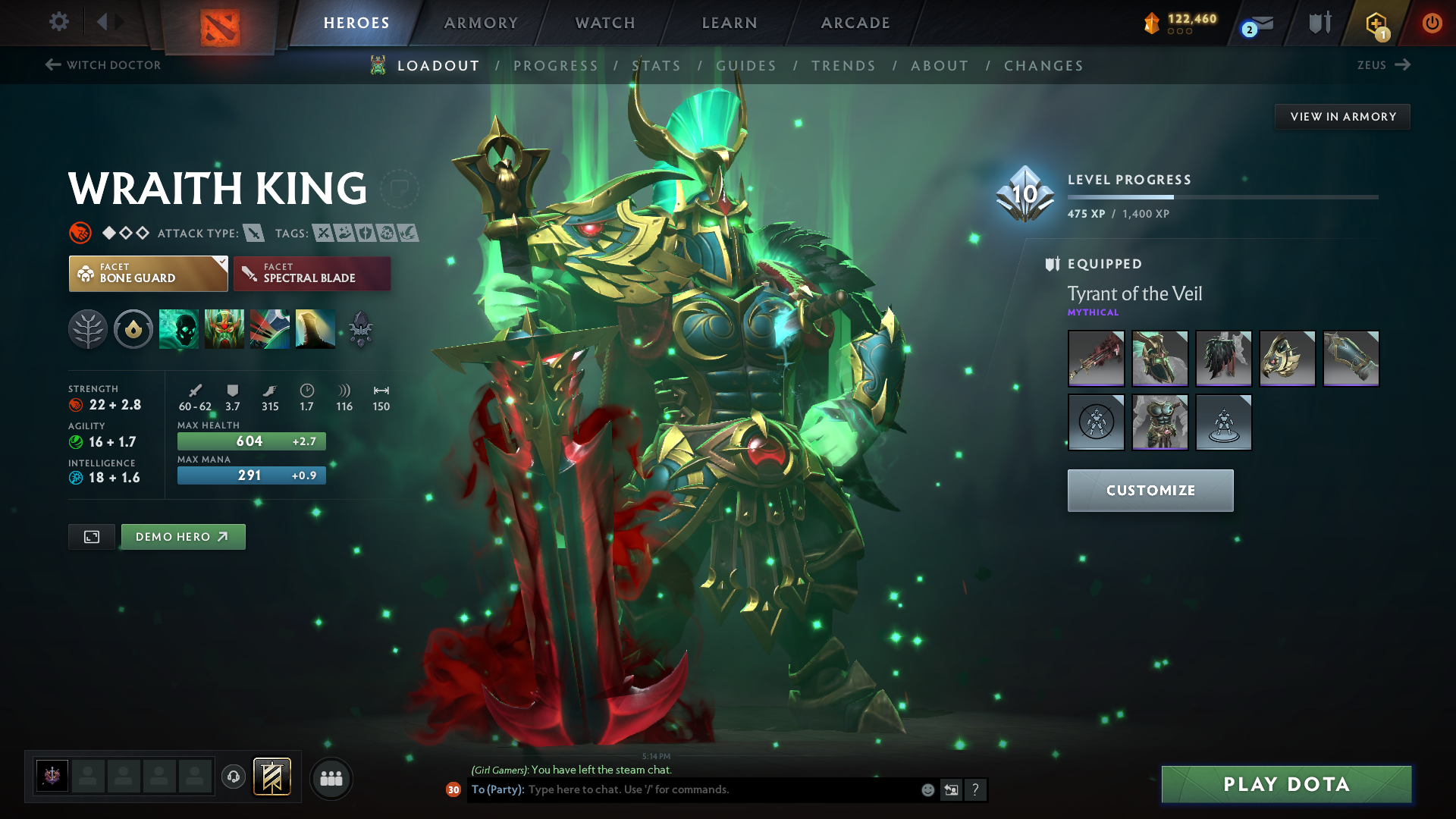Switch to the Spectral Blade facet
Image resolution: width=1456 pixels, height=819 pixels.
(x=312, y=273)
